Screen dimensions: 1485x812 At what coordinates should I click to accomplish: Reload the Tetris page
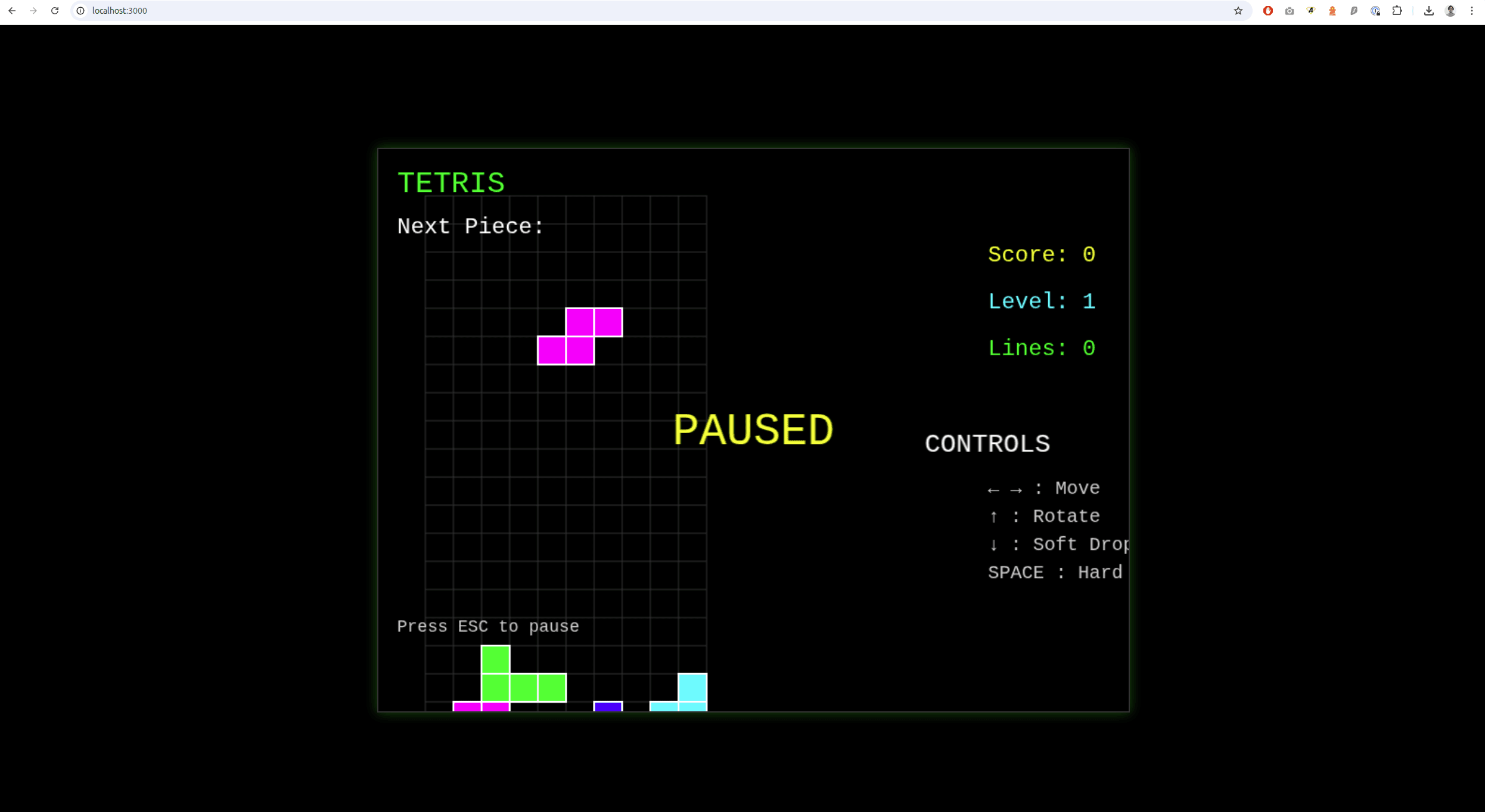click(55, 10)
